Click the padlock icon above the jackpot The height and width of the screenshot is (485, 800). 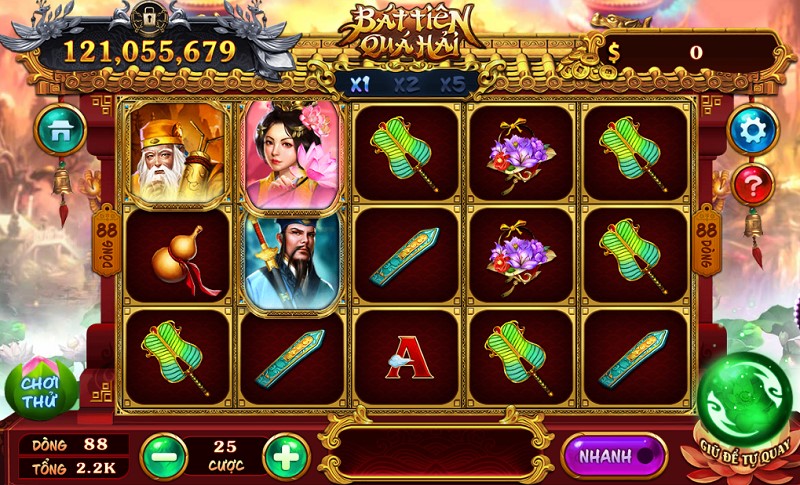click(x=150, y=17)
